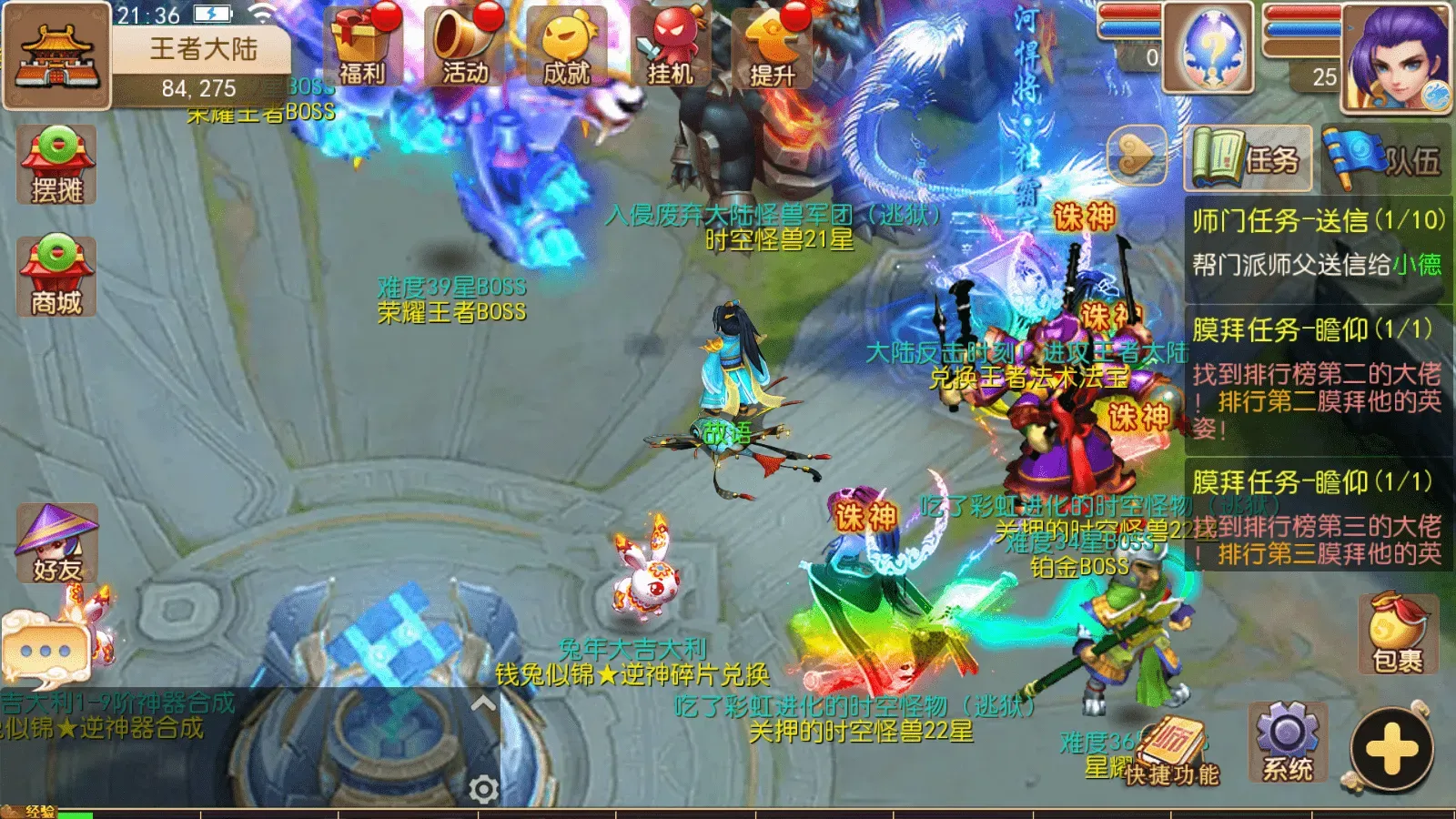Select the mystery pet egg portrait
This screenshot has height=819, width=1456.
click(1208, 47)
